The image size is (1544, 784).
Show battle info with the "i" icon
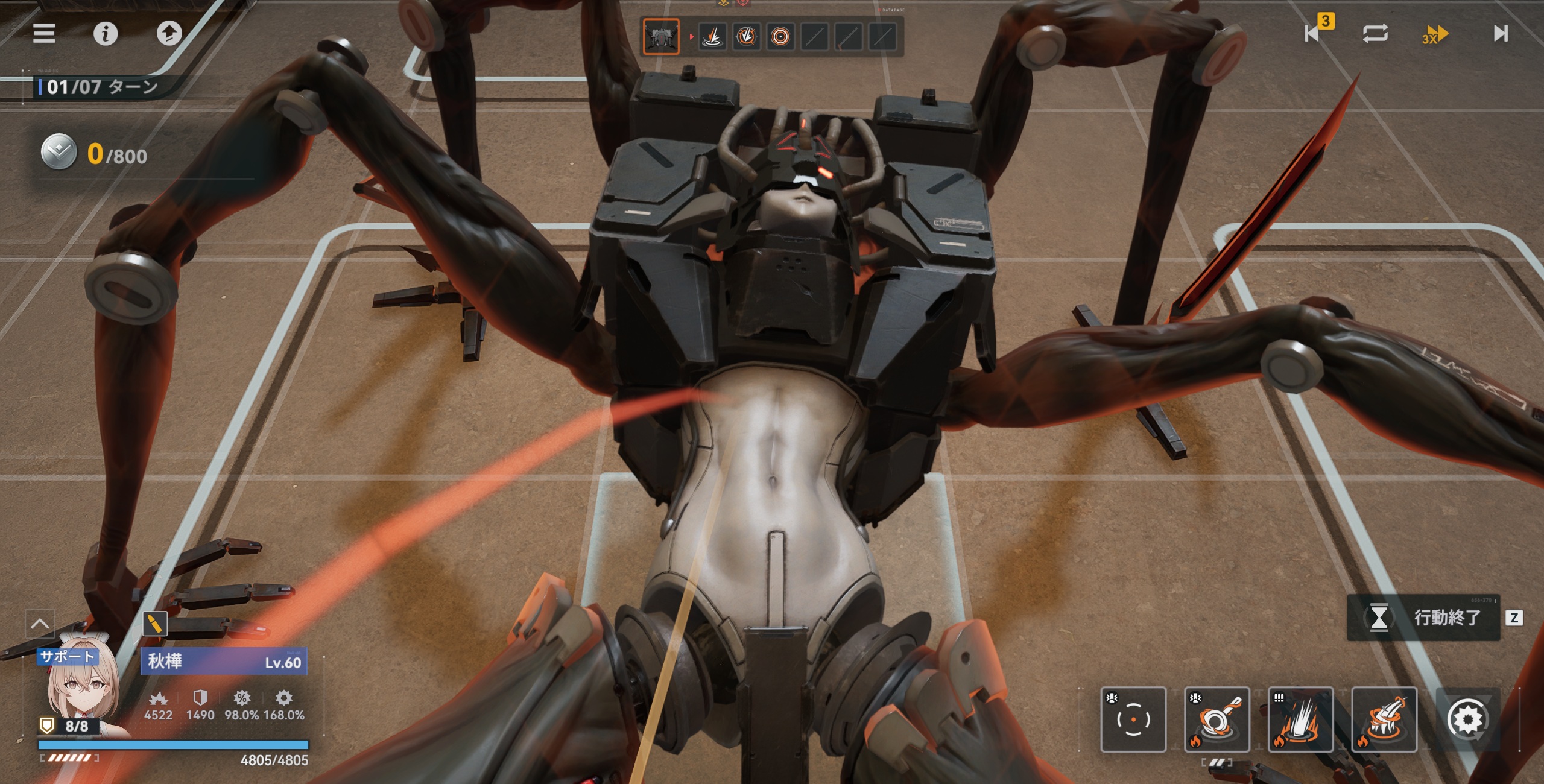coord(106,34)
